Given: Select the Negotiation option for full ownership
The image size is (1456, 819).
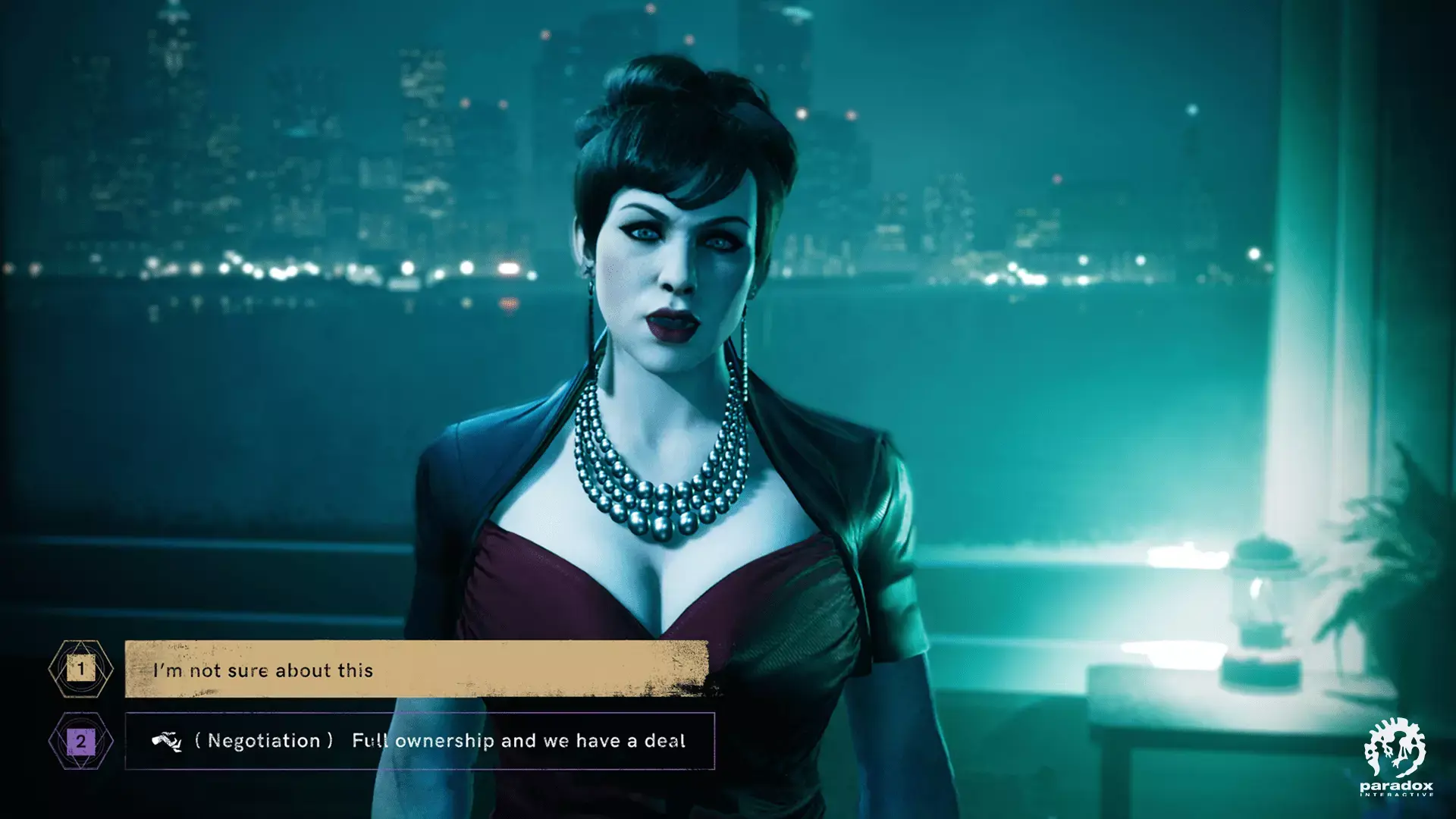Looking at the screenshot, I should coord(419,741).
